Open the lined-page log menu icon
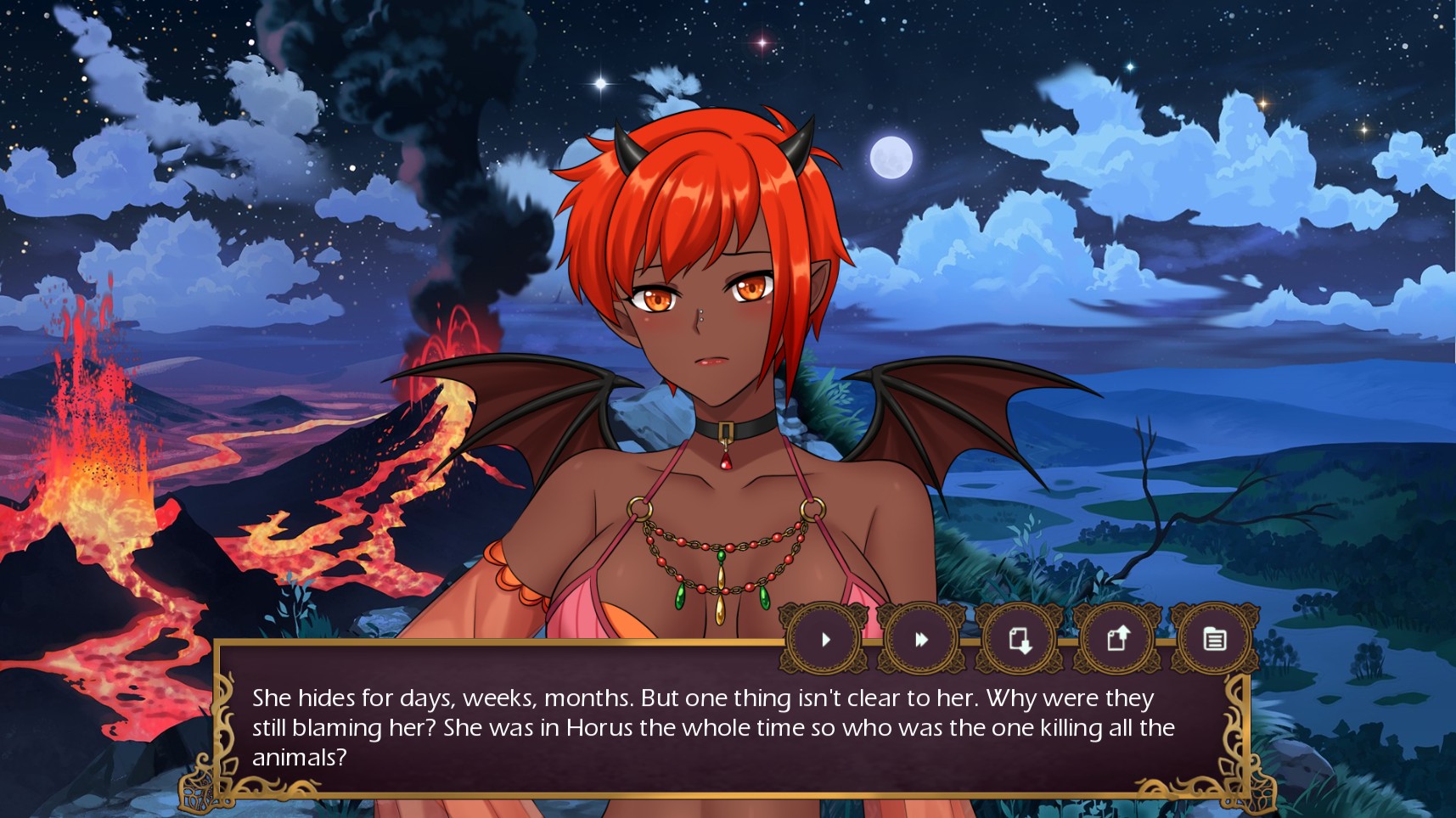This screenshot has height=818, width=1456. [x=1215, y=639]
